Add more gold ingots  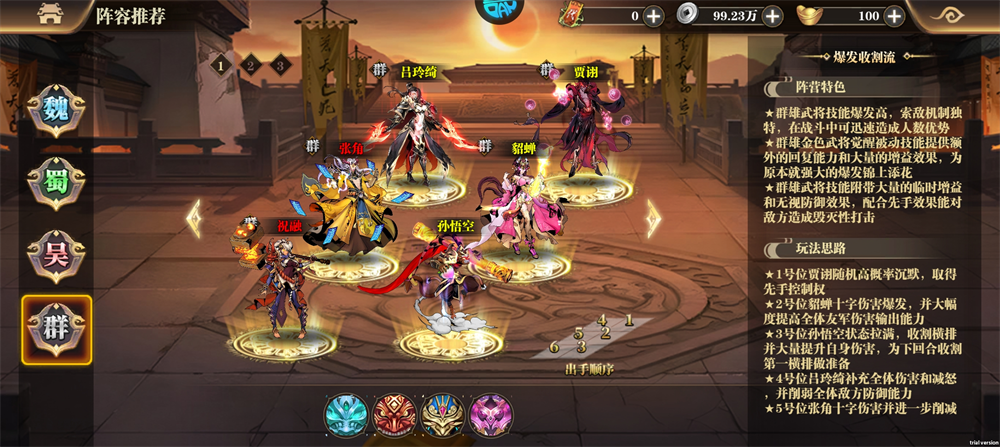tap(894, 16)
